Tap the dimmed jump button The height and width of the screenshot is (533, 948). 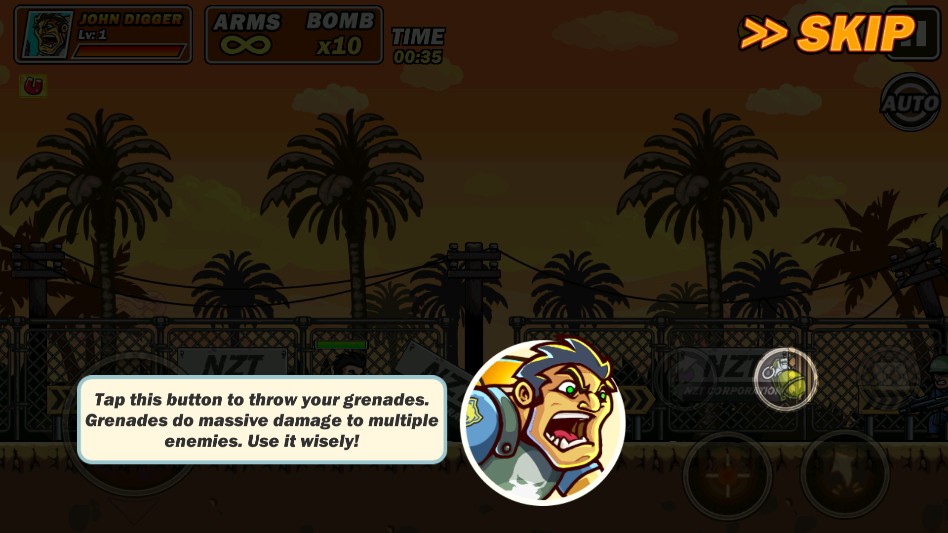pyautogui.click(x=845, y=474)
